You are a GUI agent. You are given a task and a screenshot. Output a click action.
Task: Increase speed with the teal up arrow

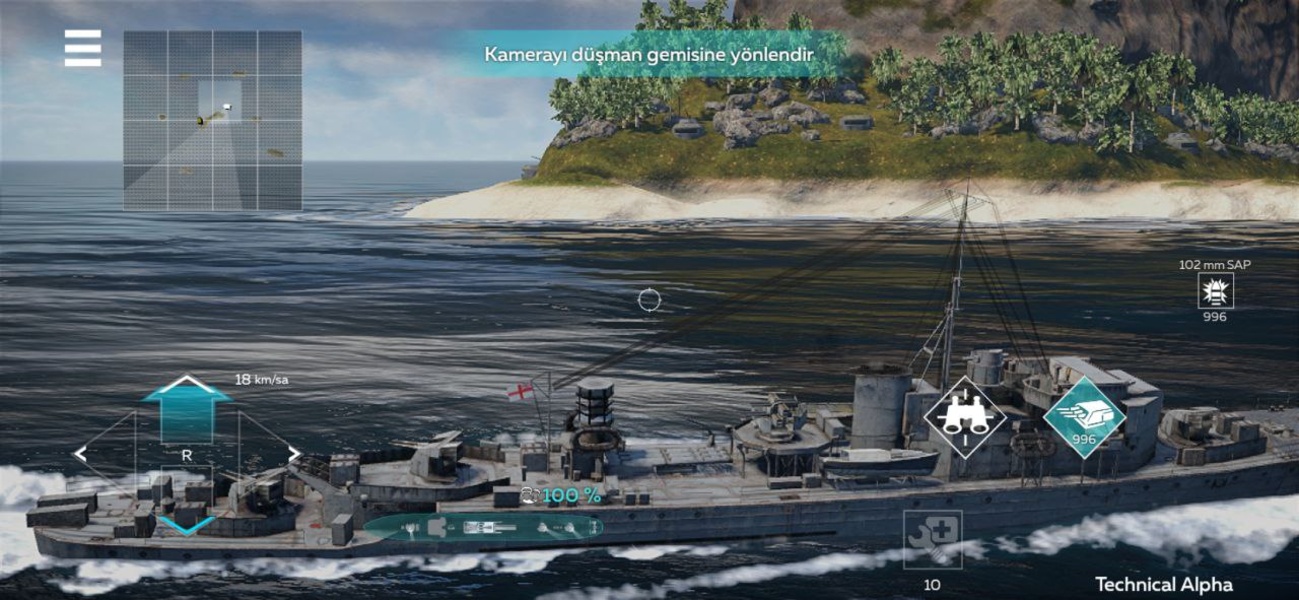(x=187, y=408)
